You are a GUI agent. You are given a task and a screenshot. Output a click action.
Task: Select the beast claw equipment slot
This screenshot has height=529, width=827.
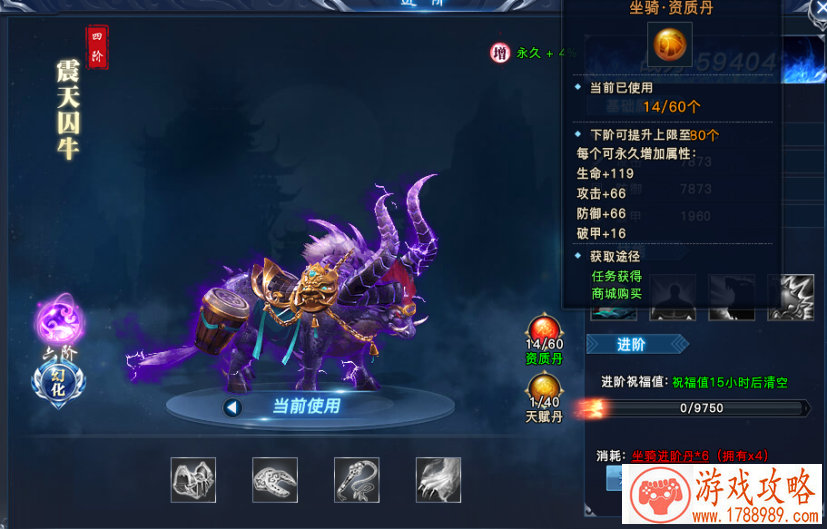438,479
